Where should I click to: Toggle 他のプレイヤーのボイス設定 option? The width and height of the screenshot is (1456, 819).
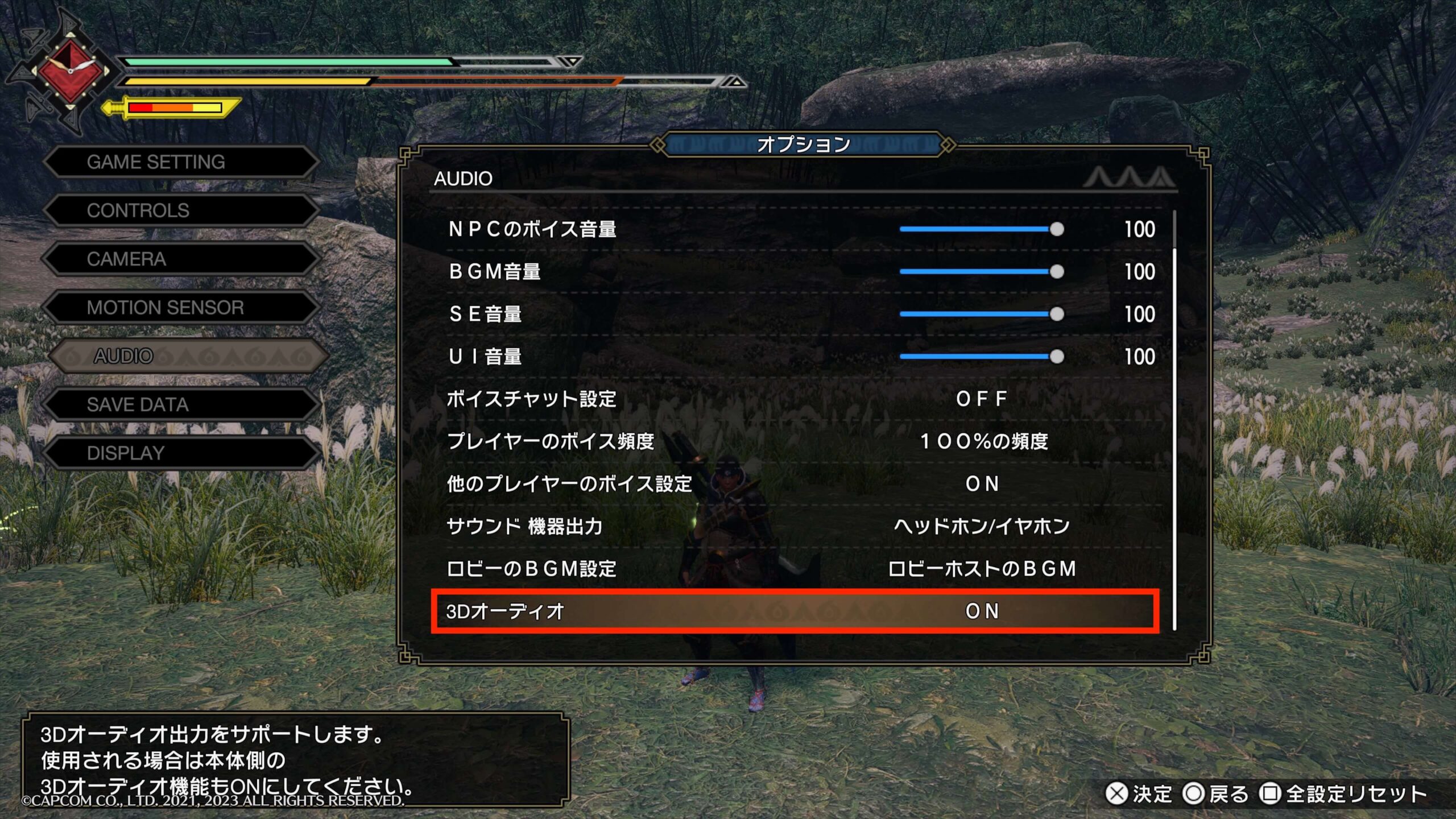(982, 484)
